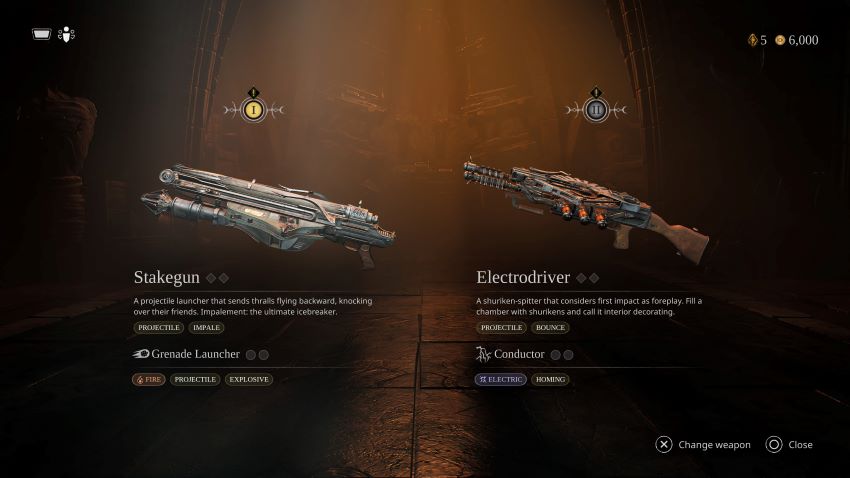
Task: Select the Conductor upgrade
Action: click(x=518, y=354)
